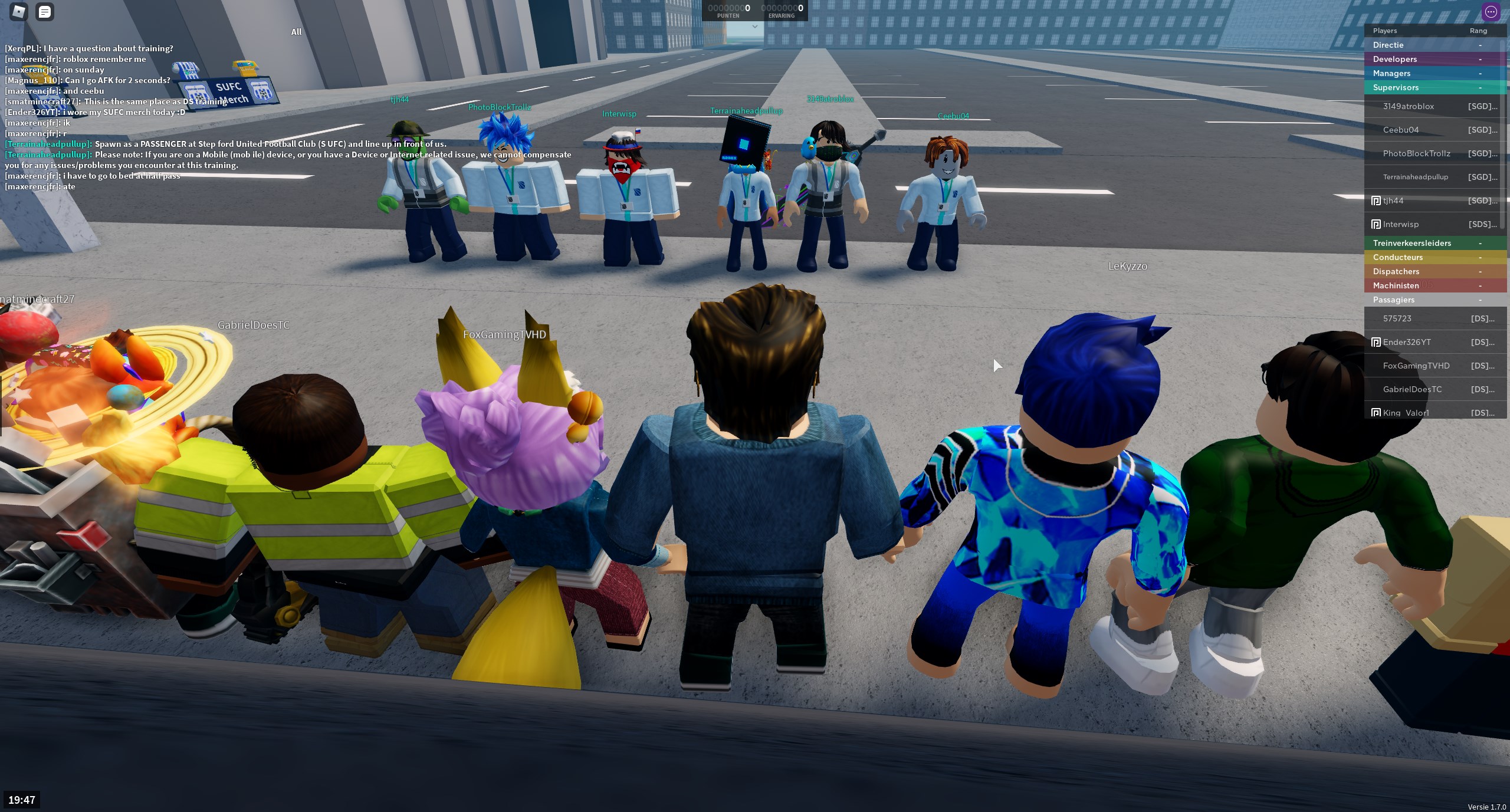Select player 575723 under Passagiers
The height and width of the screenshot is (812, 1510).
coord(1397,318)
